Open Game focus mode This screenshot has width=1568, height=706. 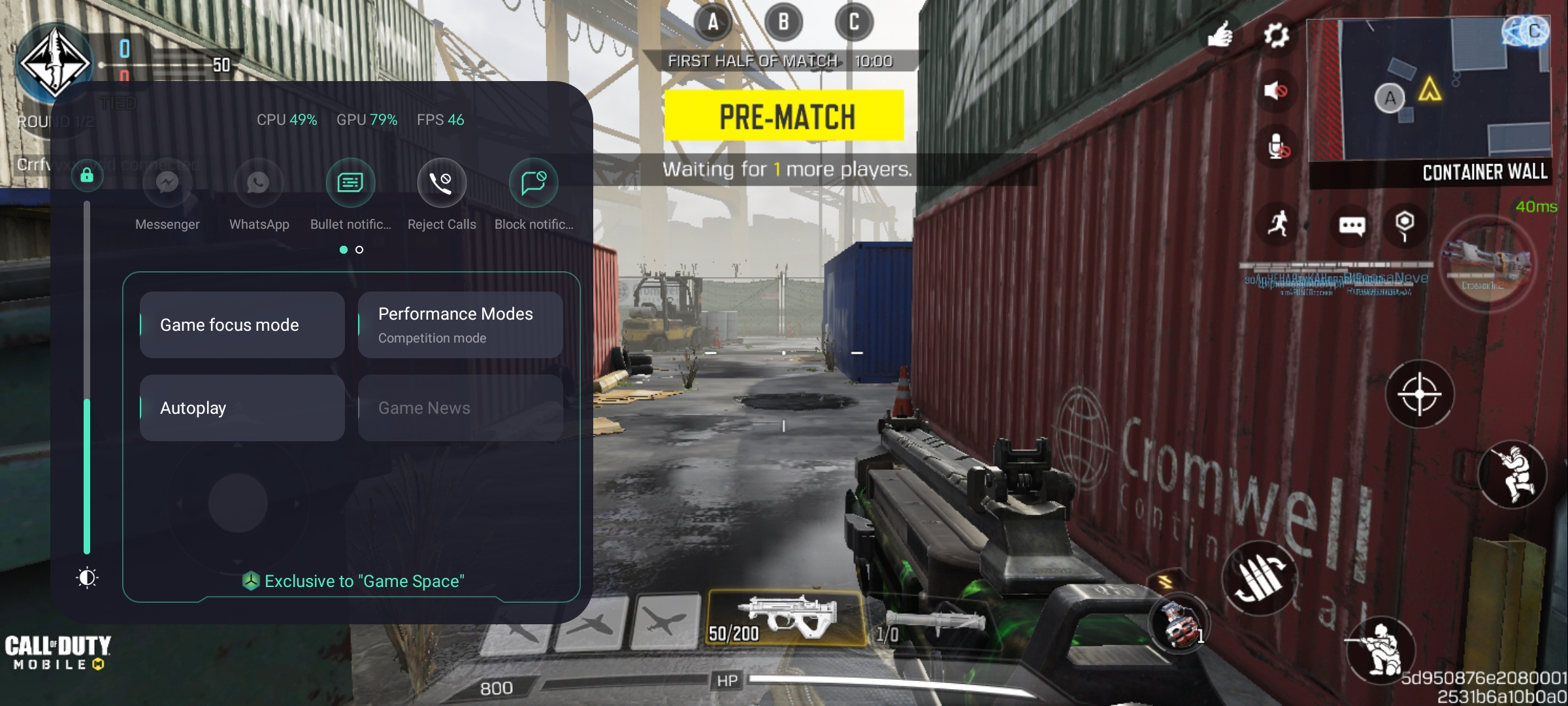(242, 325)
